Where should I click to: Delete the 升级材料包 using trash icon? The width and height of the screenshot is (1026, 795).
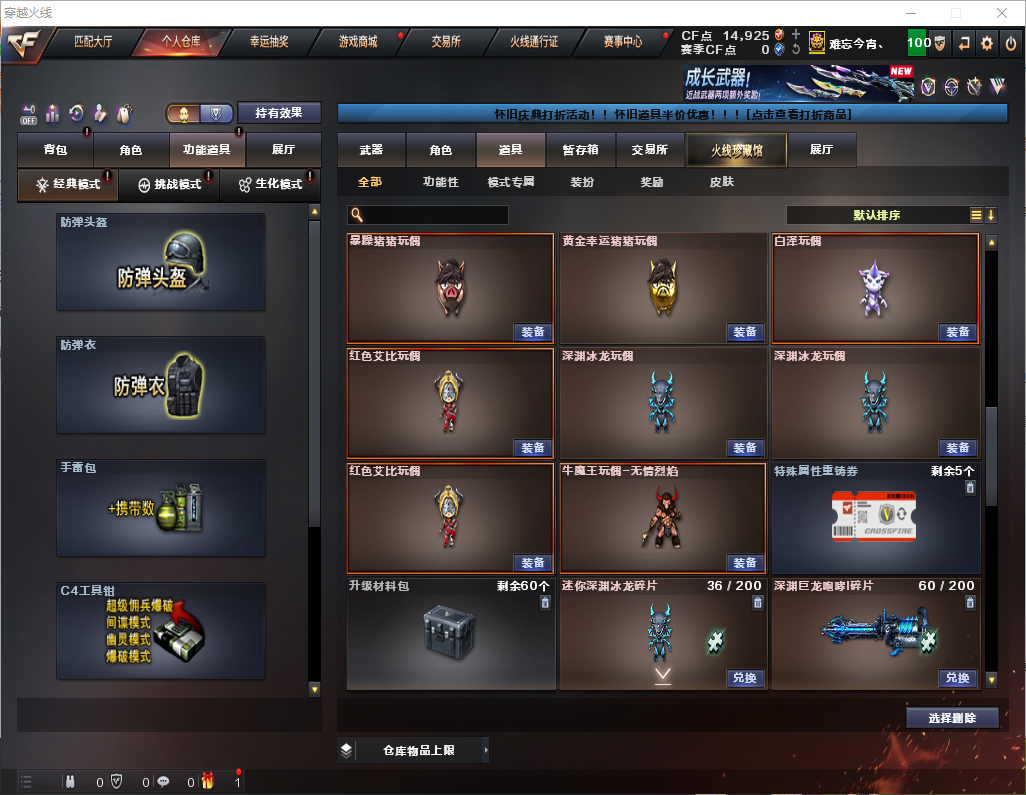(x=545, y=602)
